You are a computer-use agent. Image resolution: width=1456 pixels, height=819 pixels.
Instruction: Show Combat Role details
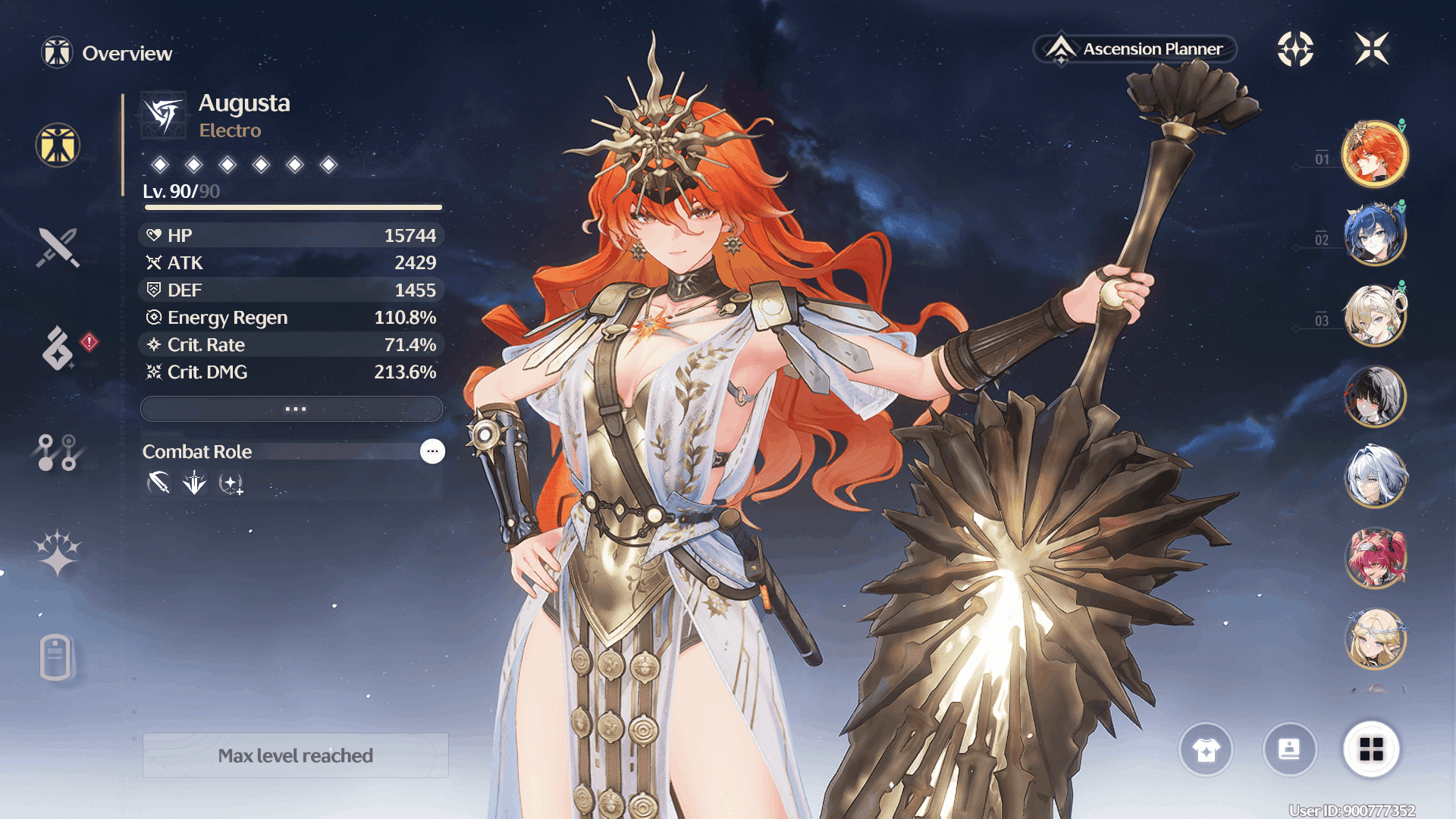(432, 451)
